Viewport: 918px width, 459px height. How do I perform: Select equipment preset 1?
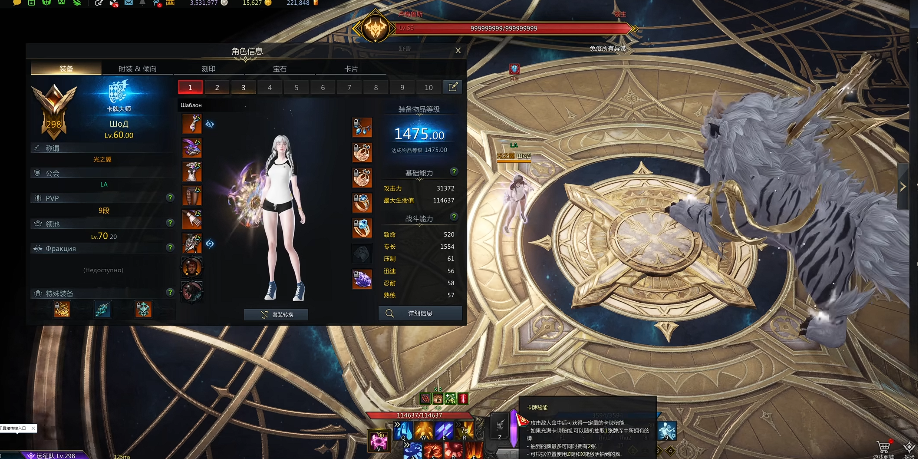coord(189,87)
